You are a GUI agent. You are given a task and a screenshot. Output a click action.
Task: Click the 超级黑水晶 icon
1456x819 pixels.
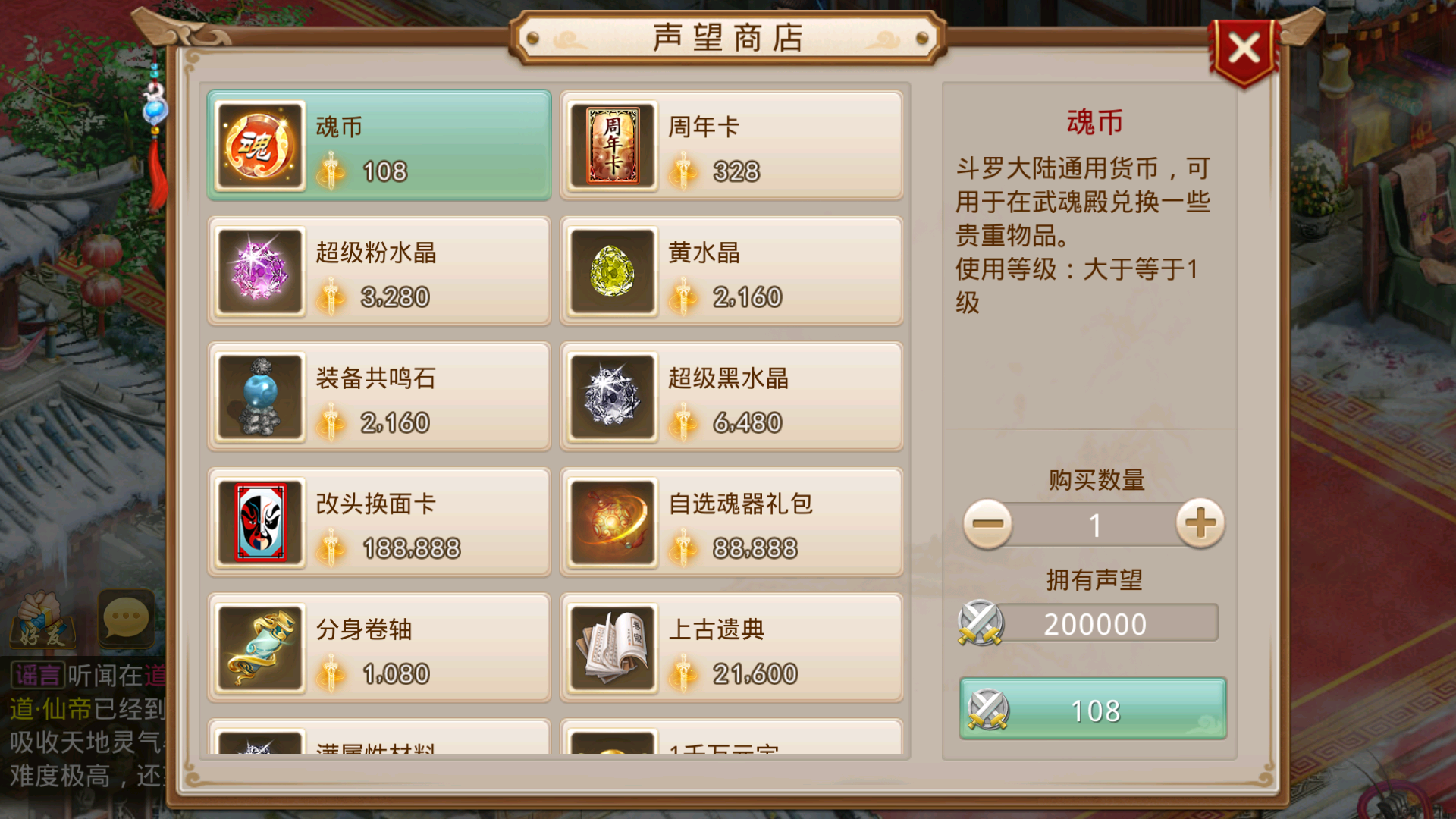coord(611,397)
